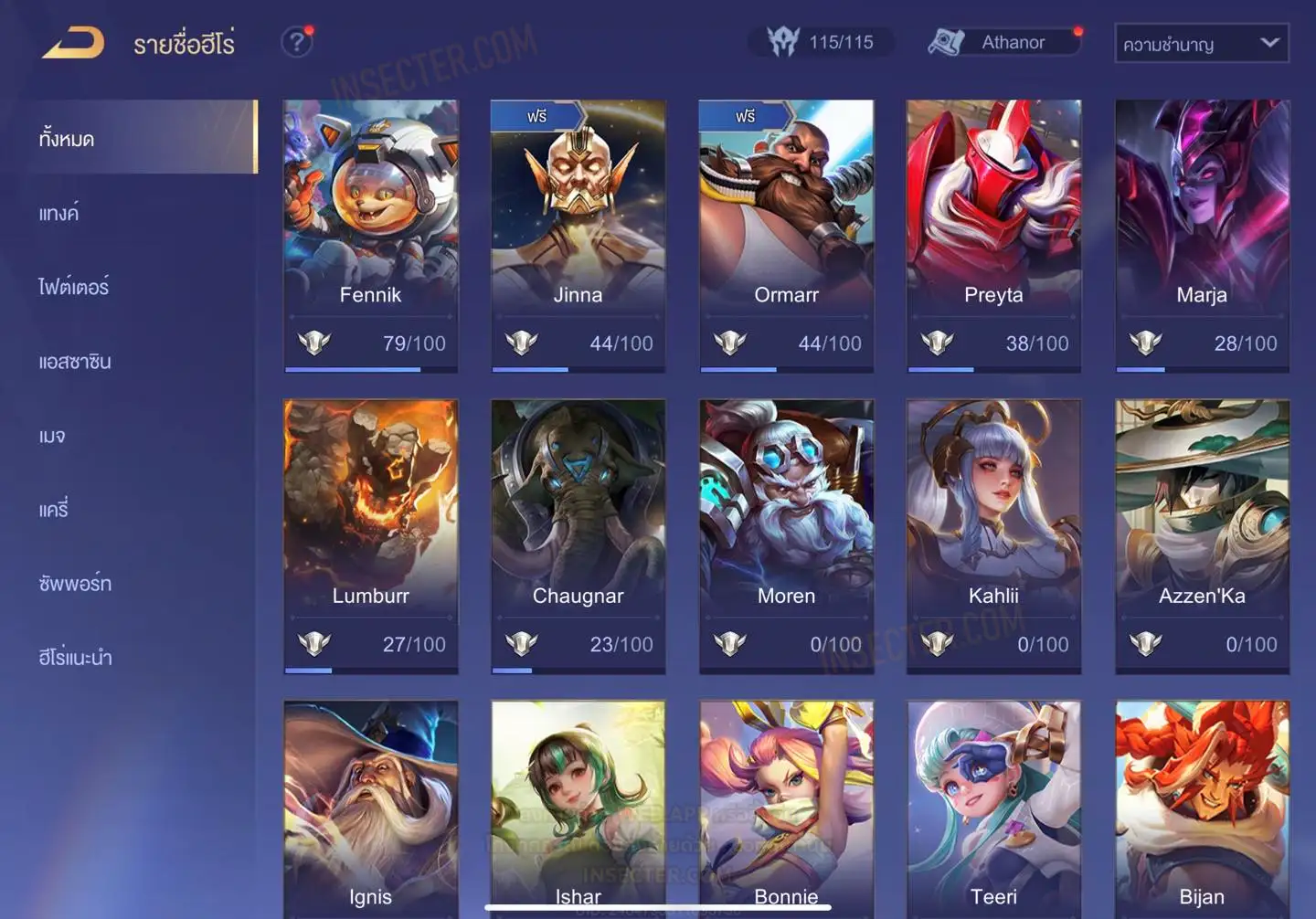1316x919 pixels.
Task: Open the question mark help icon
Action: [296, 42]
